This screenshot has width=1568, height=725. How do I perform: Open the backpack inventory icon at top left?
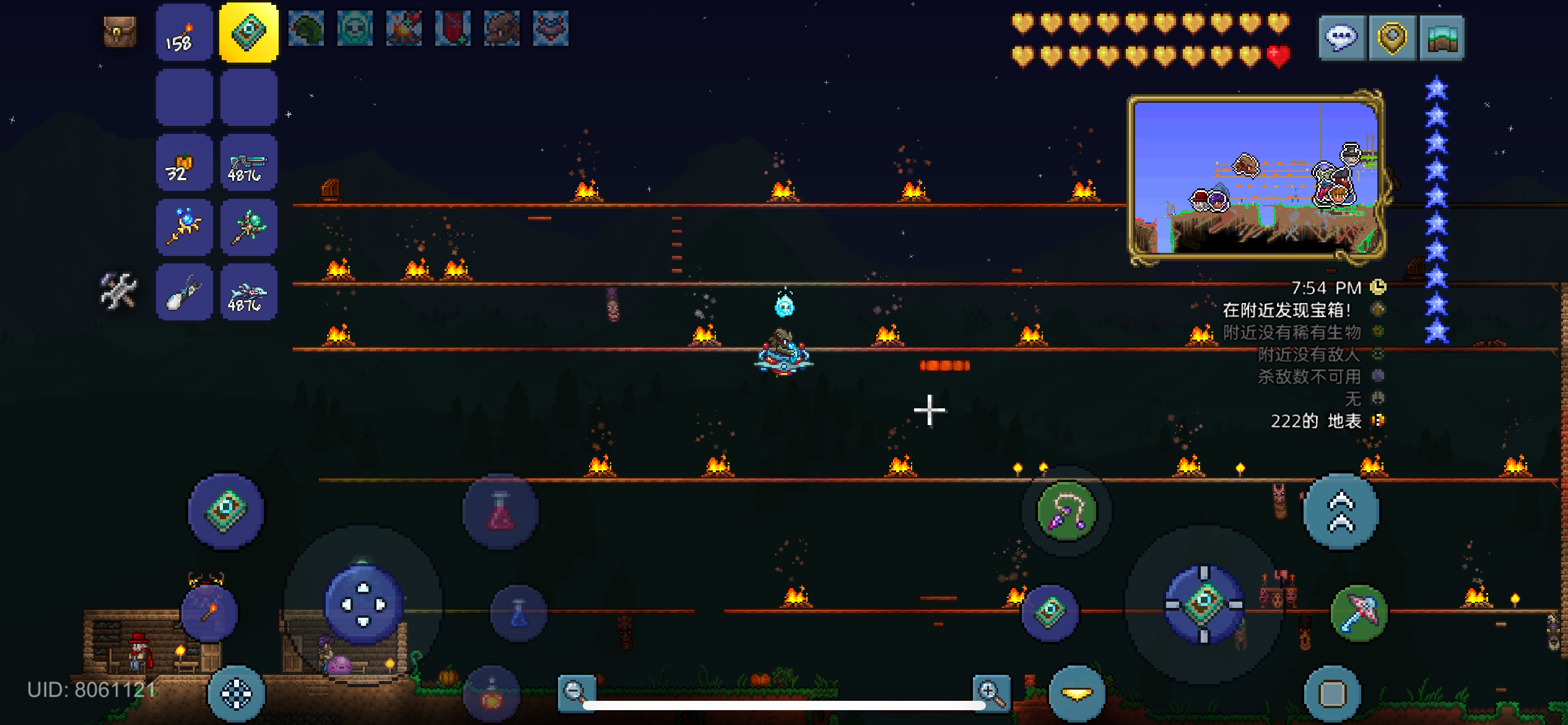pos(120,29)
